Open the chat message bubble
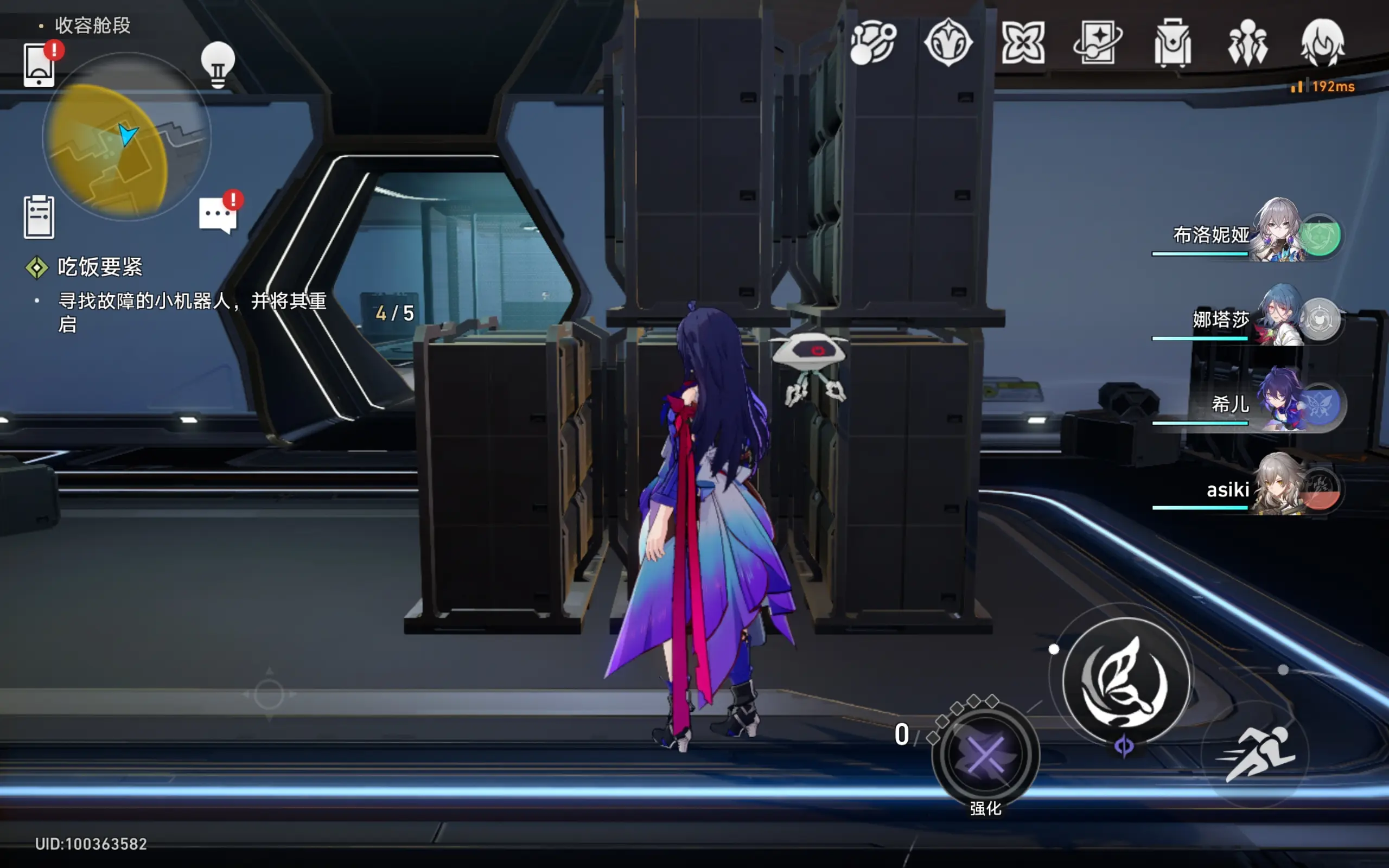This screenshot has height=868, width=1389. point(218,215)
